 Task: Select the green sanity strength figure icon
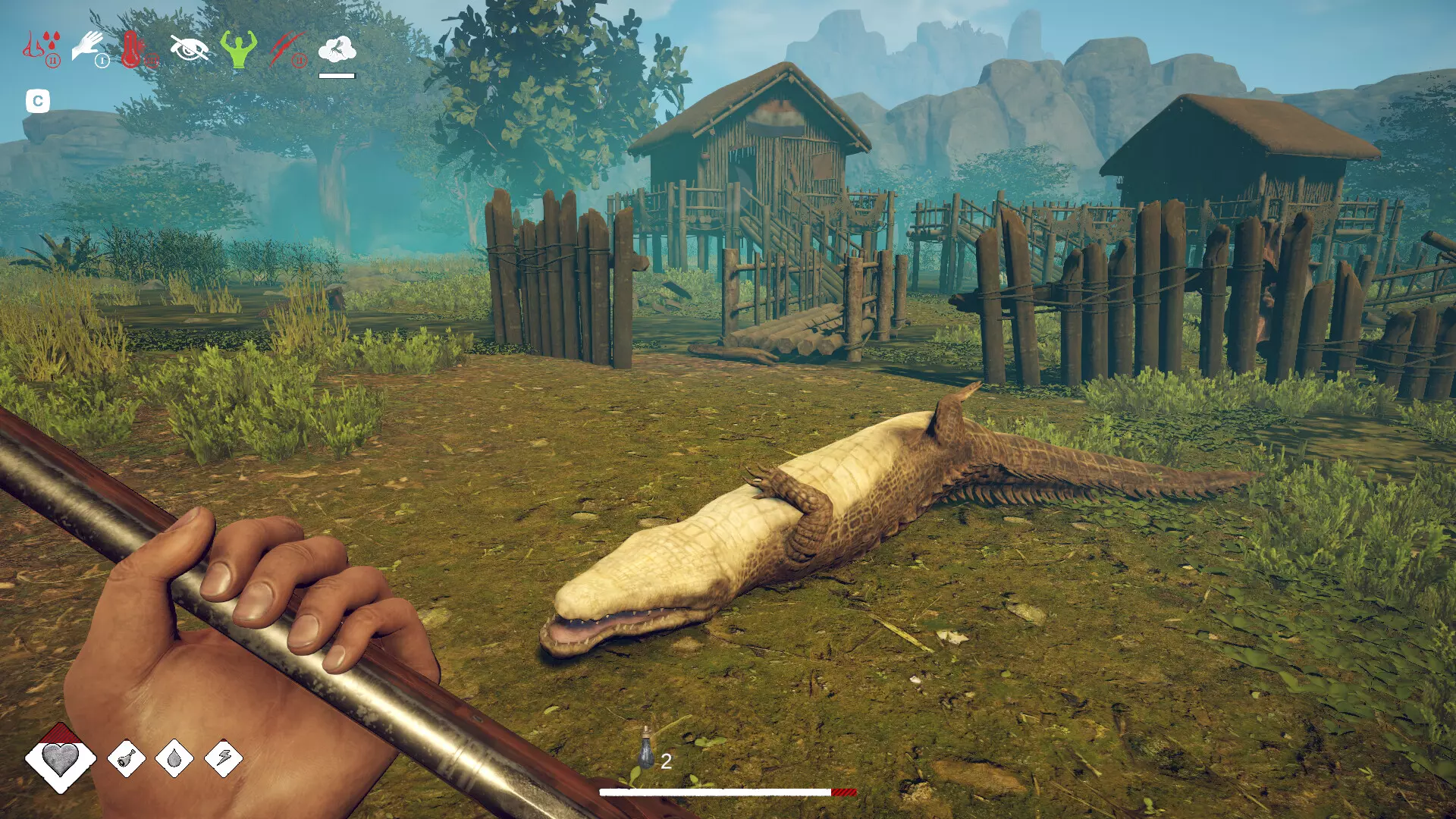click(239, 49)
